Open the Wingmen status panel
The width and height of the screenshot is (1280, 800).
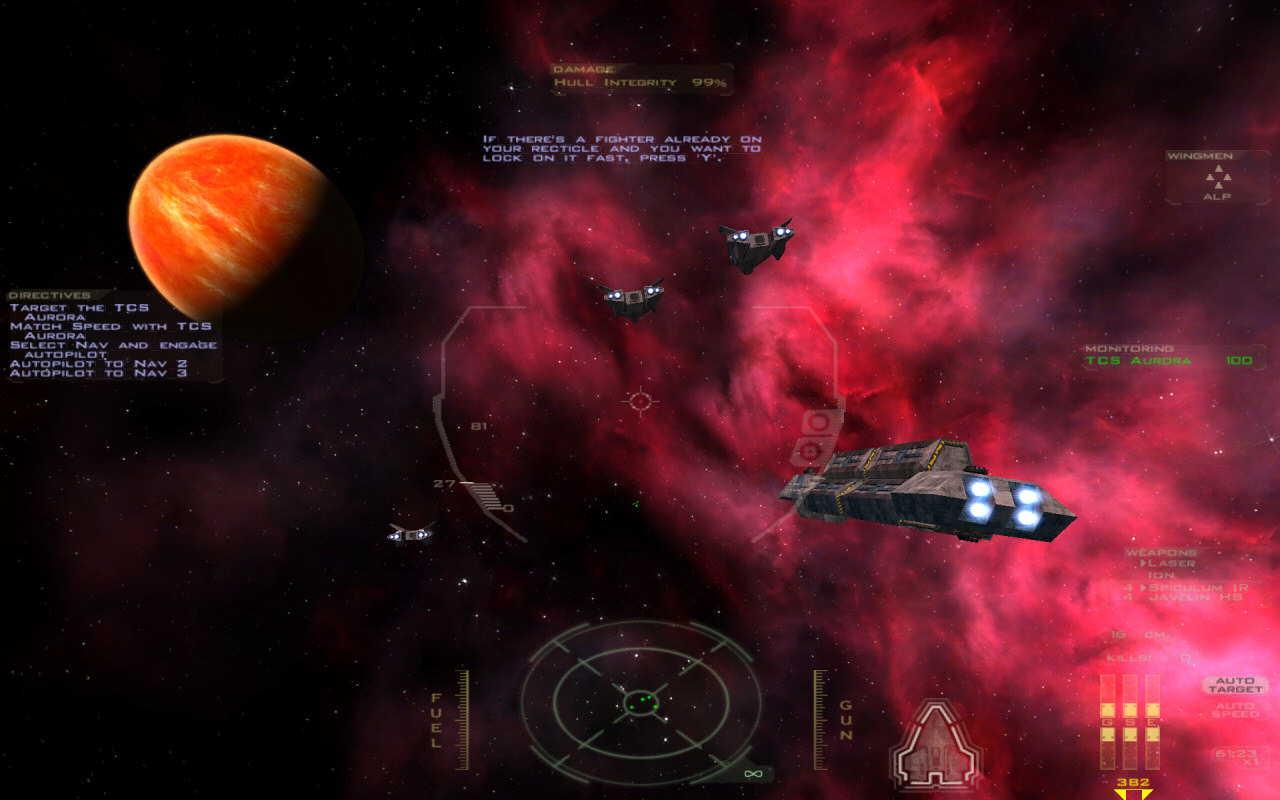pyautogui.click(x=1217, y=178)
